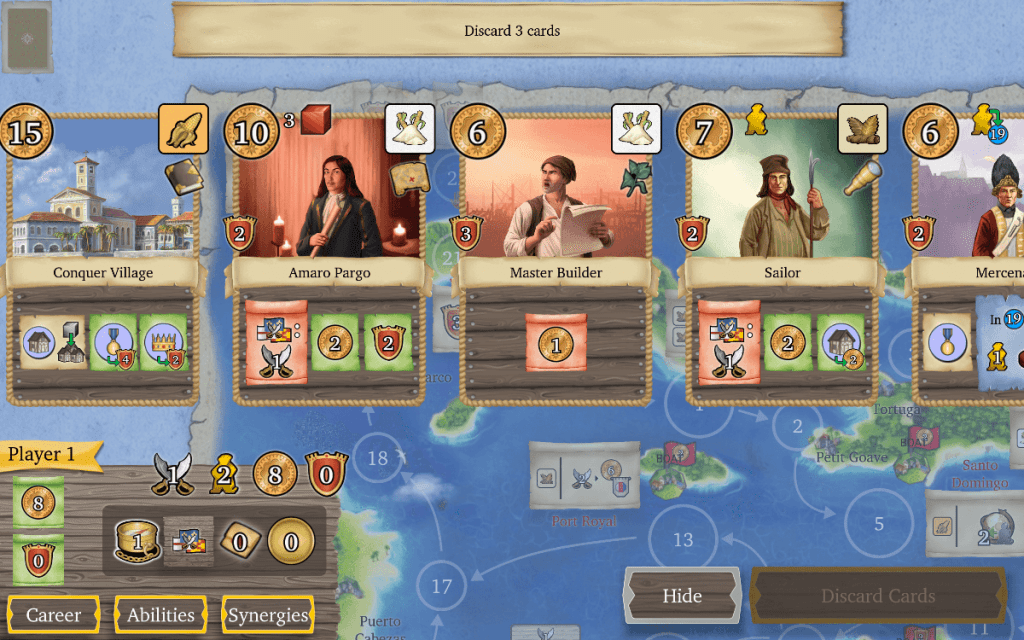
Task: Hide the card discard overlay
Action: coord(682,596)
